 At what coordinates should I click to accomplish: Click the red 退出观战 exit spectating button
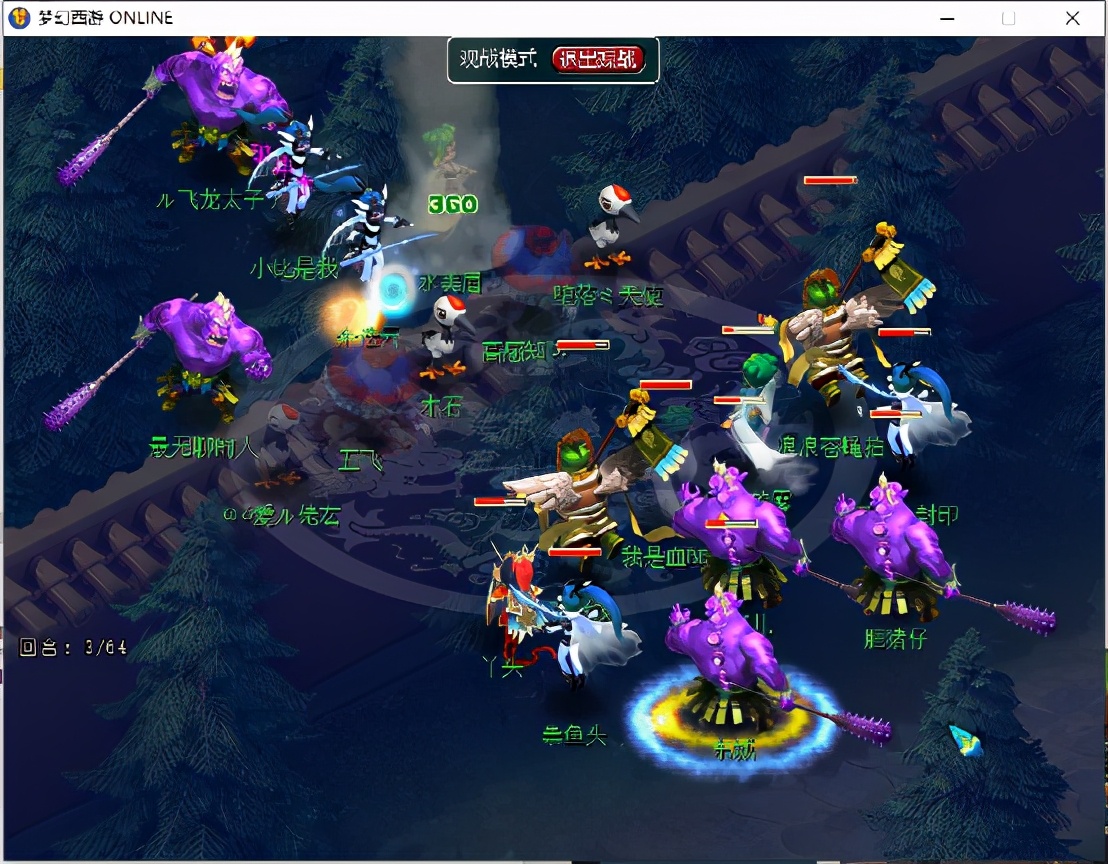click(x=598, y=60)
